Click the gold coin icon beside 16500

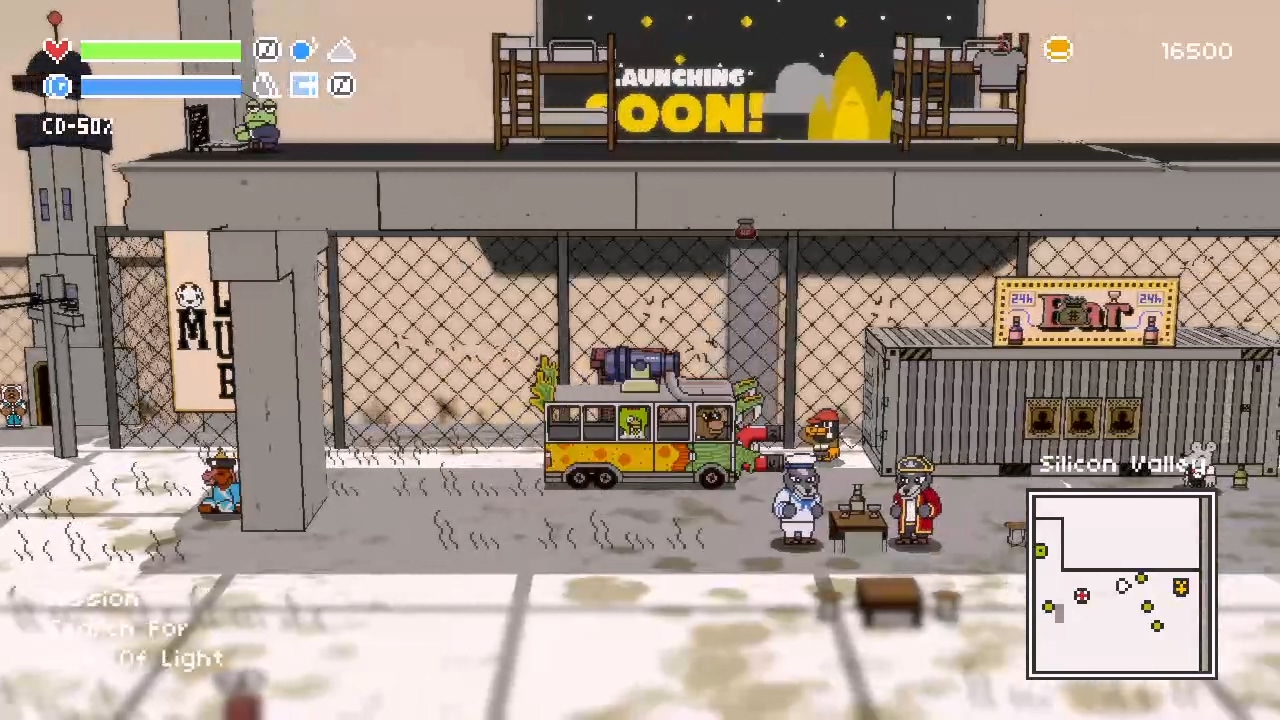(x=1058, y=50)
